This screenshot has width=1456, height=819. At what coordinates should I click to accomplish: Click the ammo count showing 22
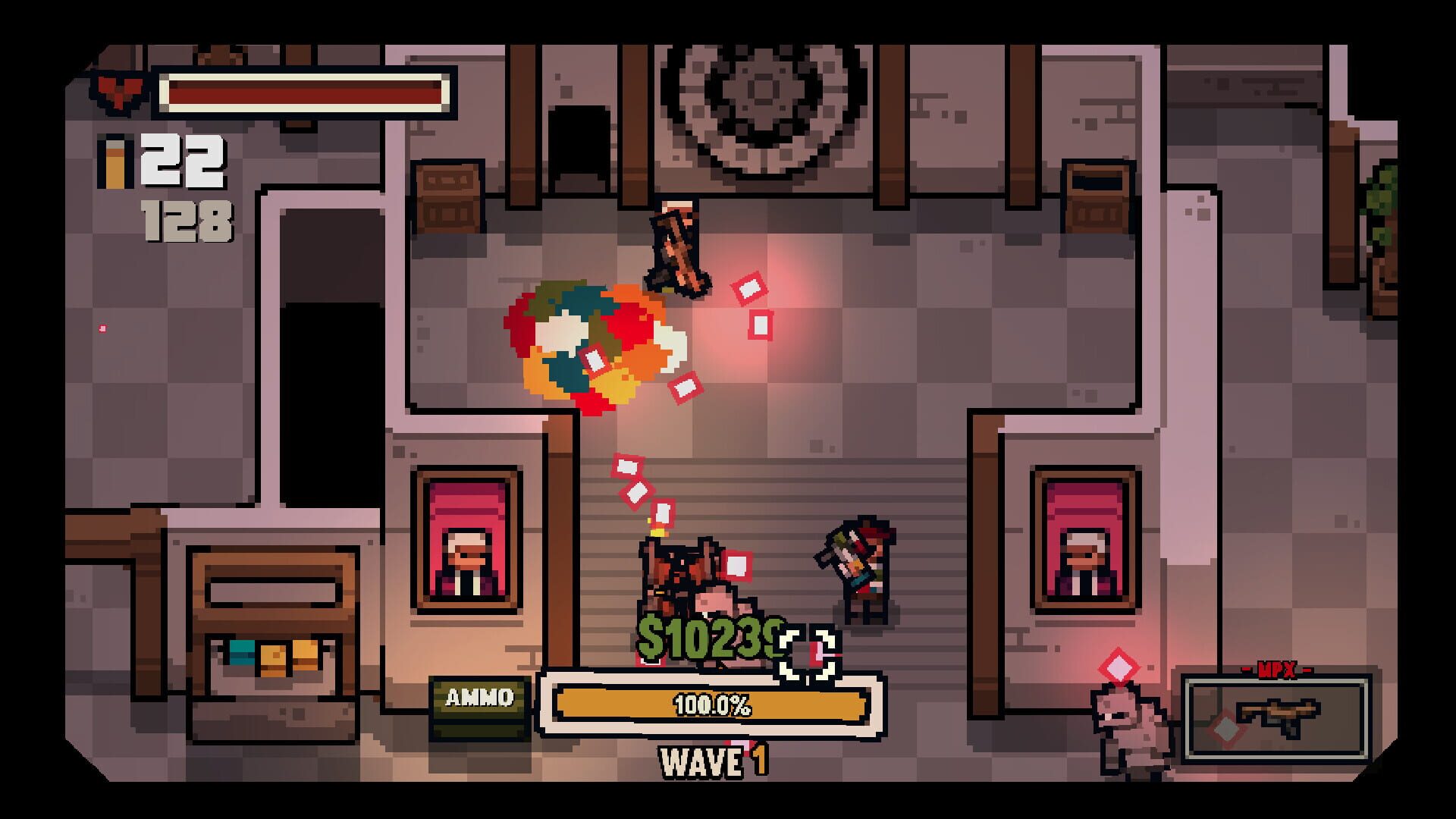point(186,159)
